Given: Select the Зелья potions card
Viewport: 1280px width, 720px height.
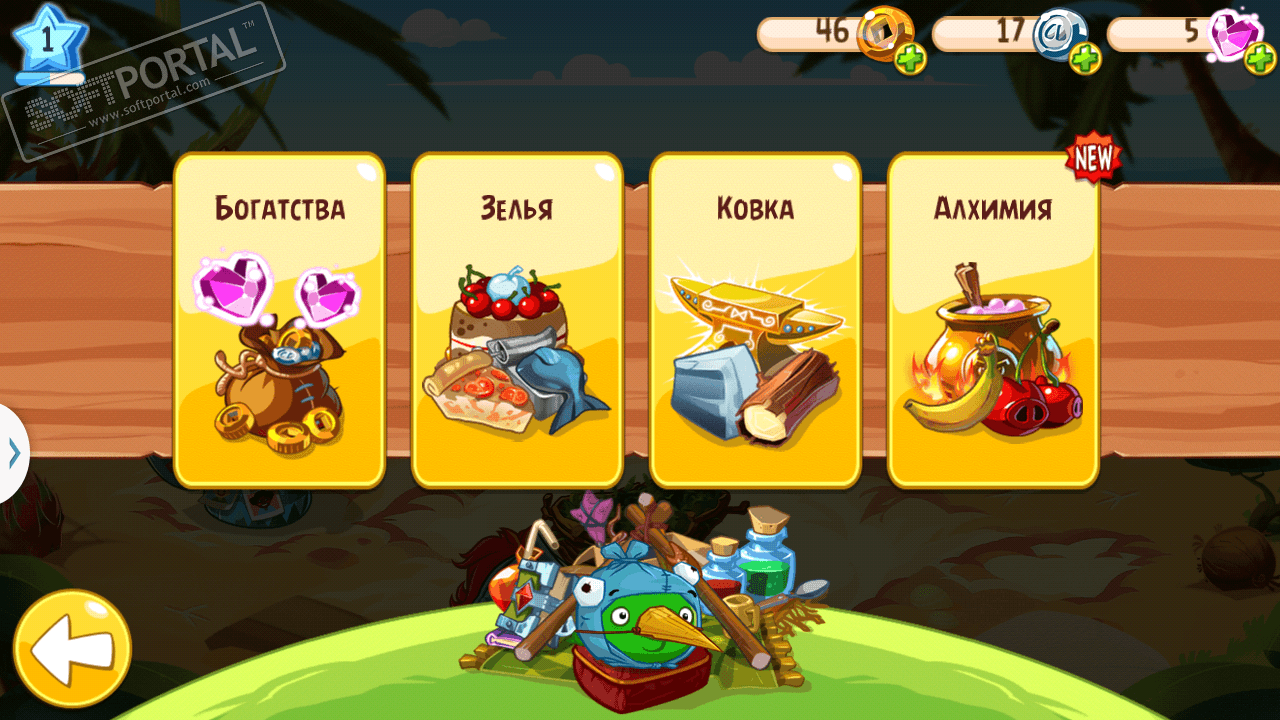Looking at the screenshot, I should (517, 320).
